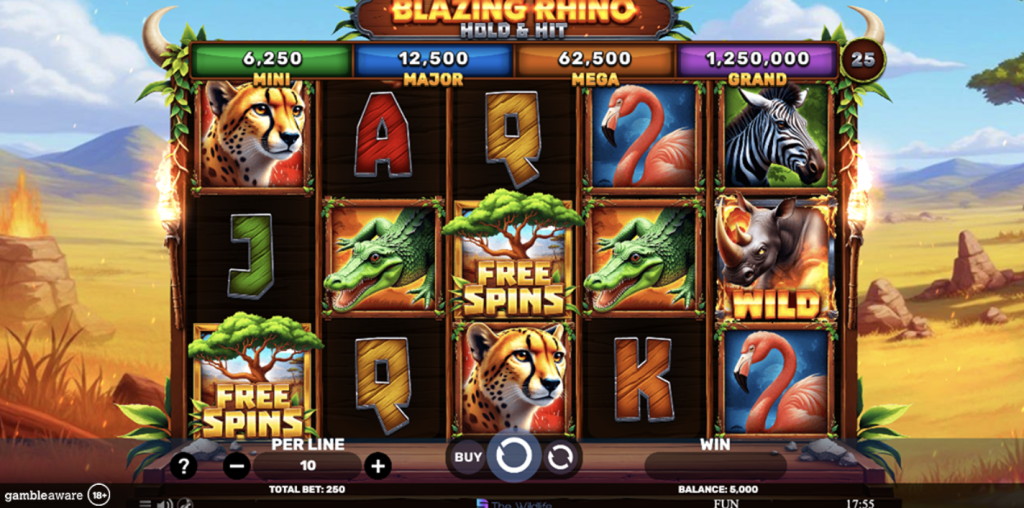Open the help question mark button
Viewport: 1024px width, 508px height.
tap(183, 465)
